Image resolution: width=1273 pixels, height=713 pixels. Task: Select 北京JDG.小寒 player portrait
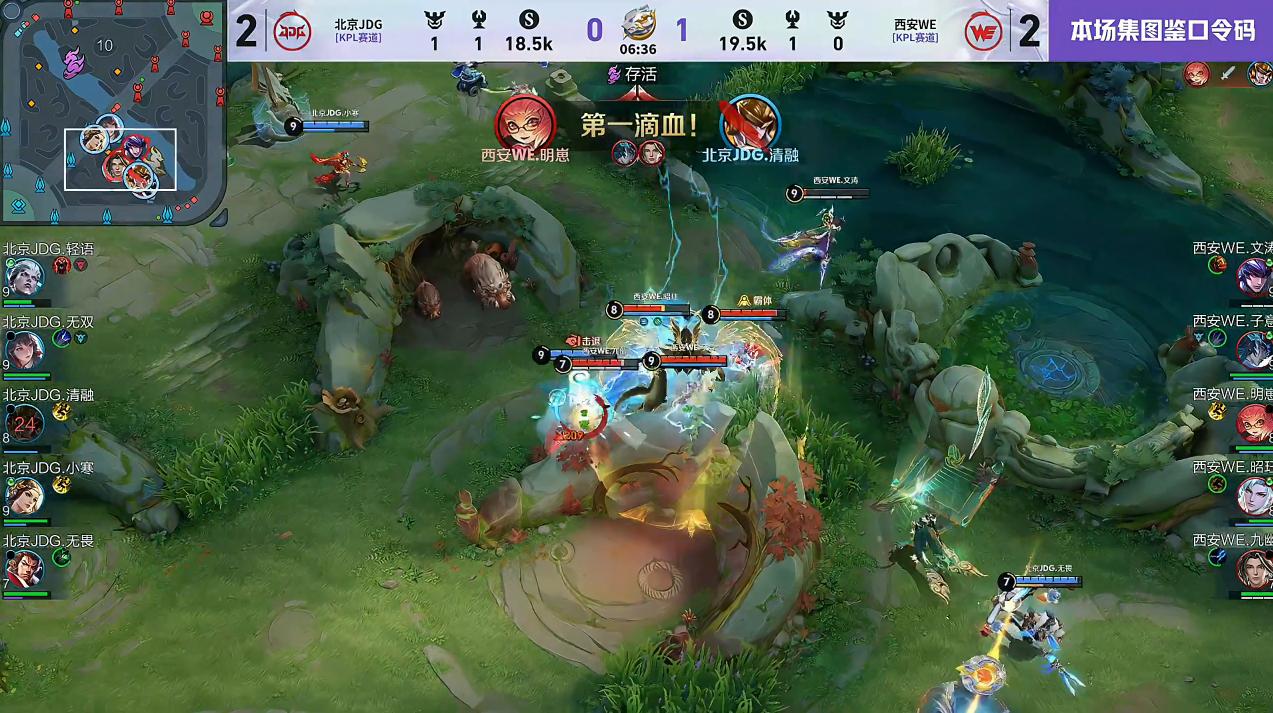pyautogui.click(x=24, y=495)
